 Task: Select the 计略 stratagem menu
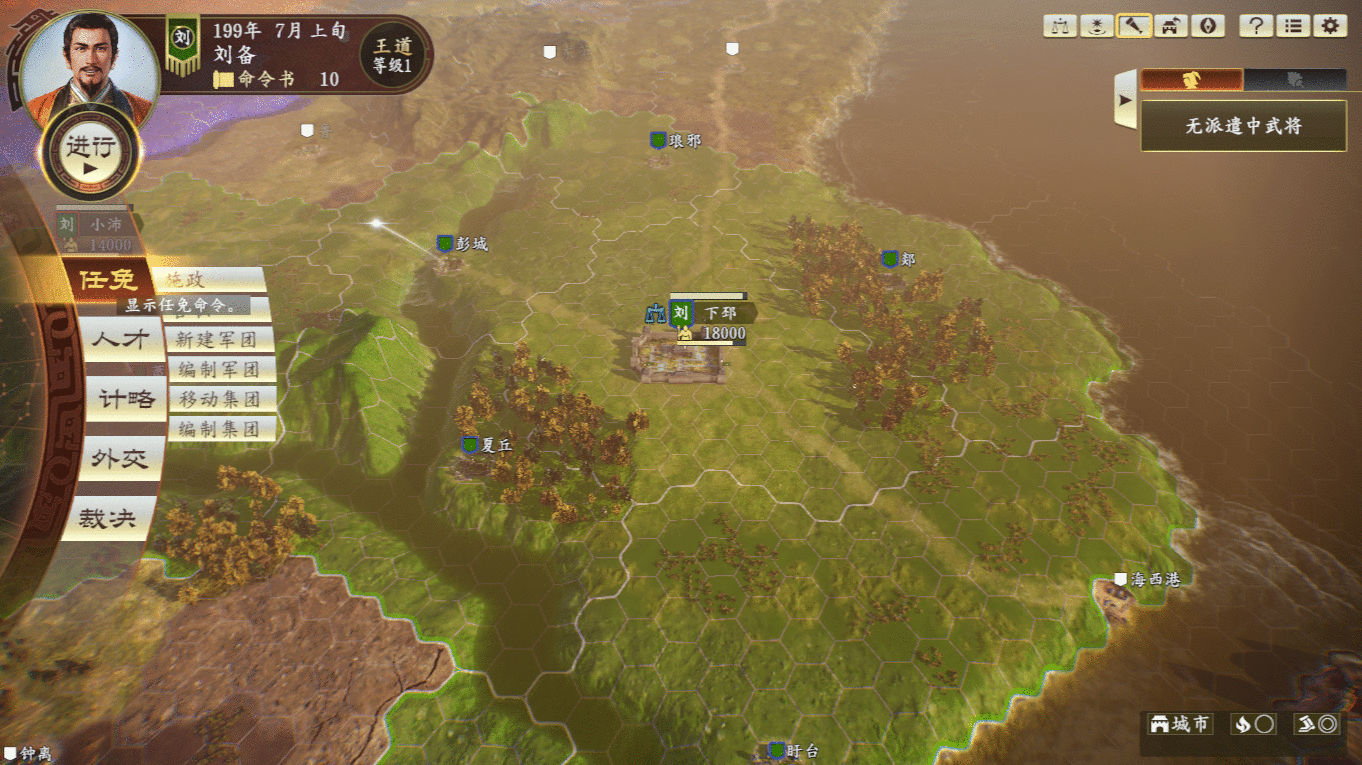tap(126, 399)
